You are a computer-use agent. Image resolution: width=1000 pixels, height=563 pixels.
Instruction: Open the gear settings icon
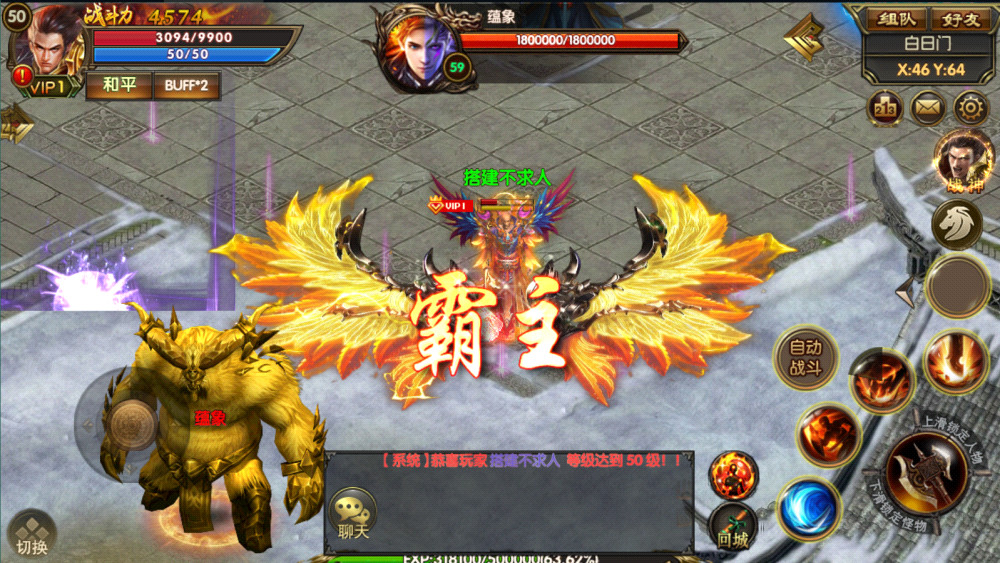coord(970,107)
